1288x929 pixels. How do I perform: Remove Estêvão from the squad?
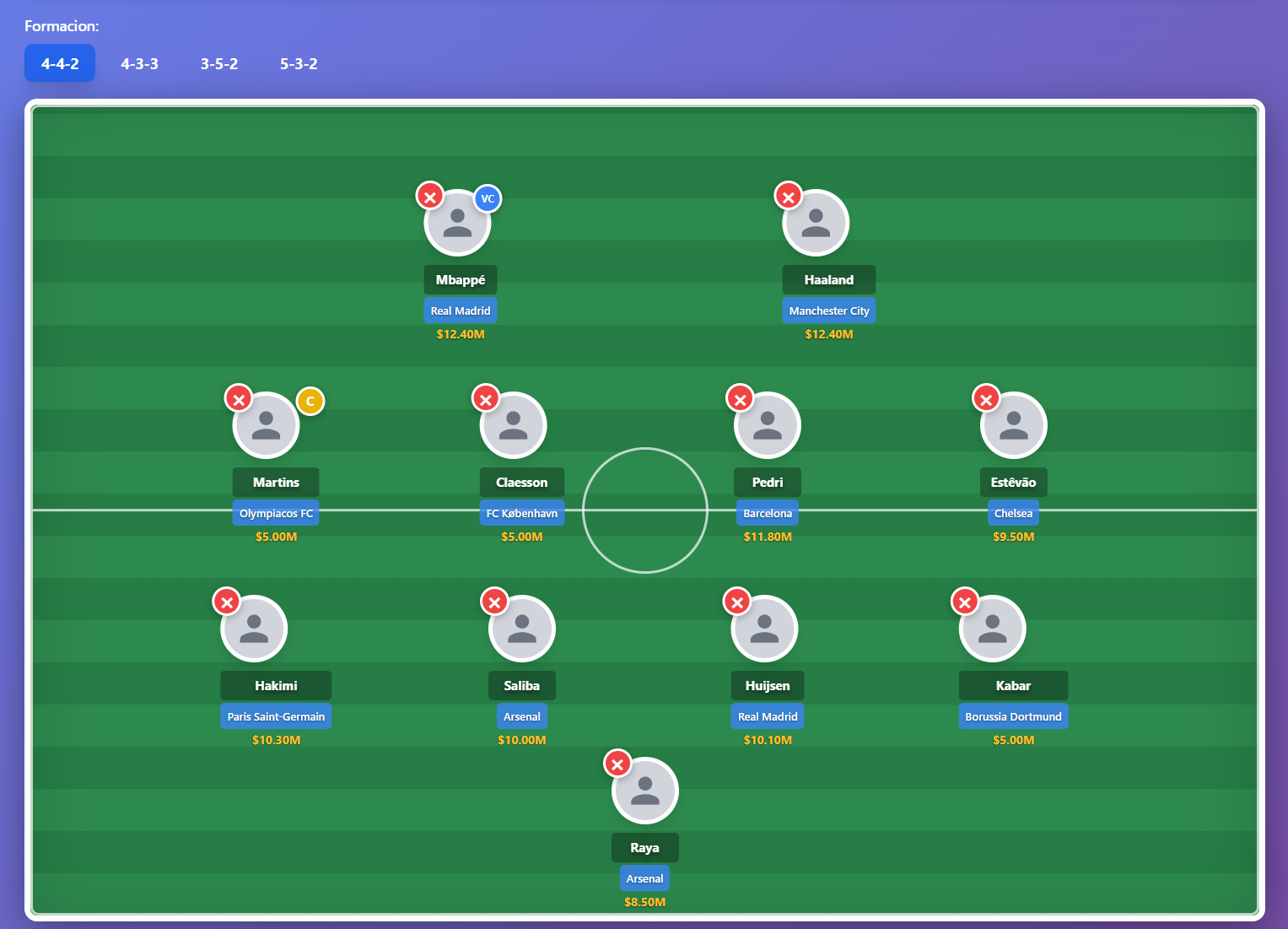coord(986,397)
